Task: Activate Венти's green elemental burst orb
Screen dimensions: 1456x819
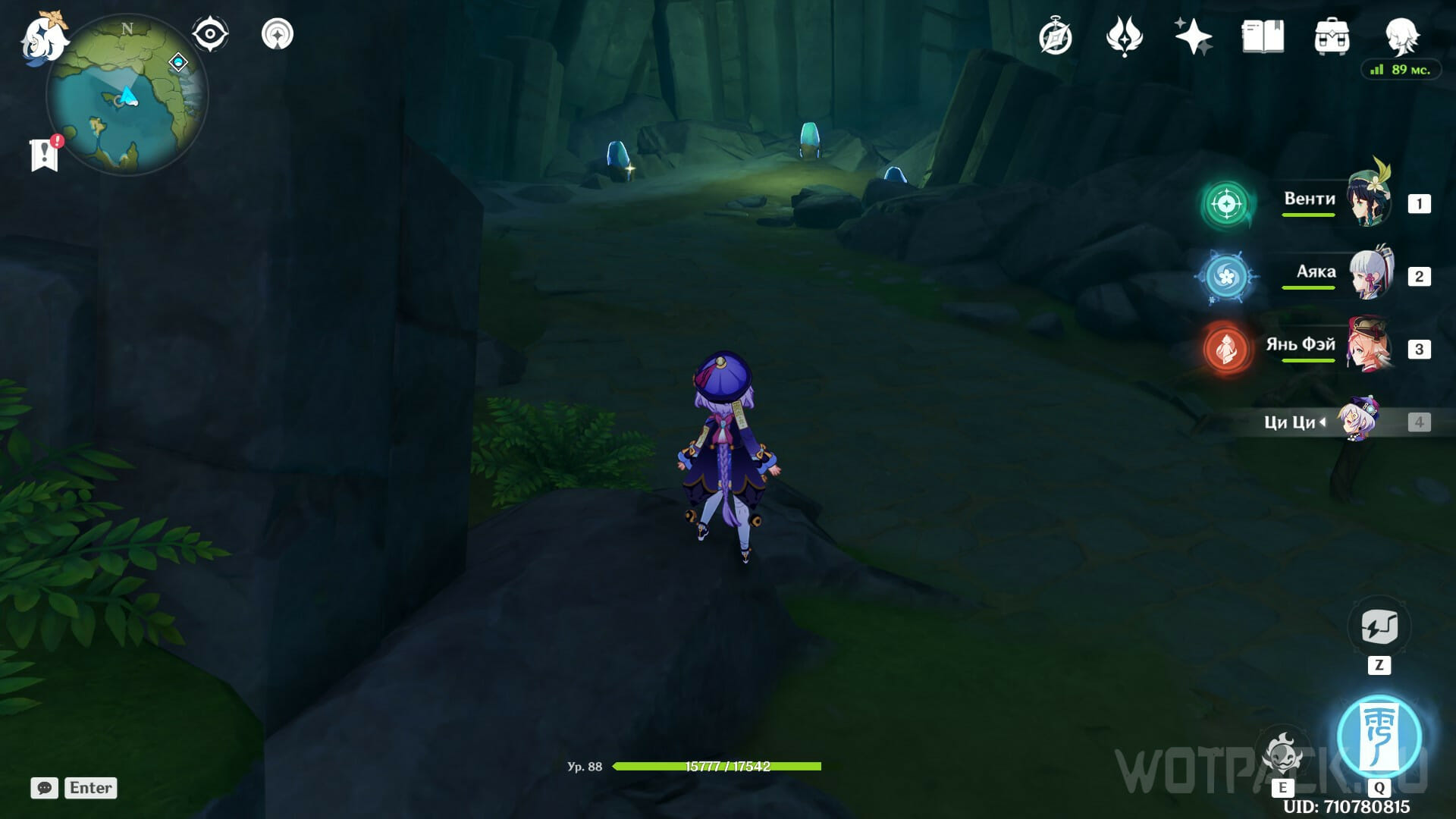Action: [x=1226, y=203]
